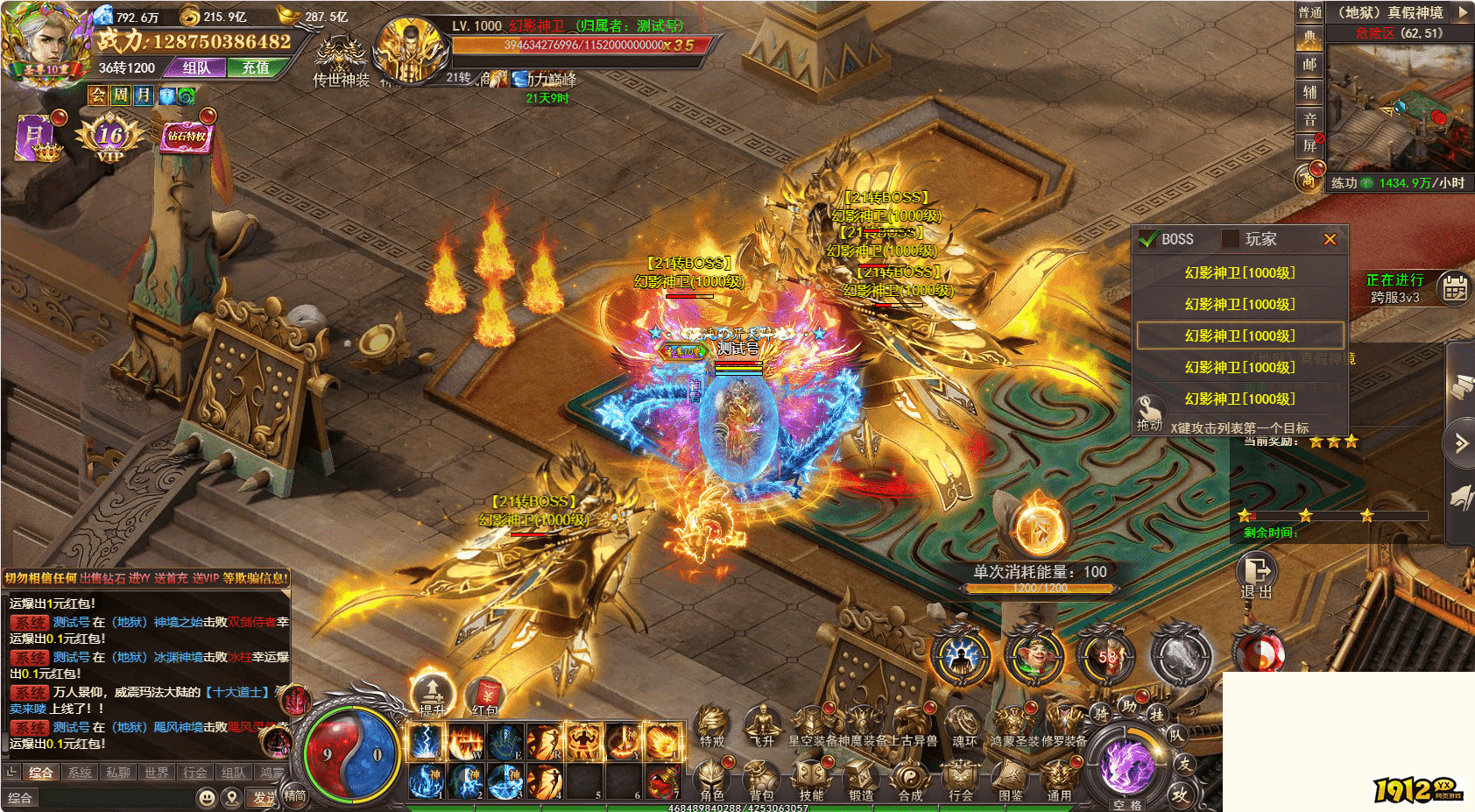1475x812 pixels.
Task: Enable the 玩家 (players) filter checkbox
Action: click(1231, 239)
